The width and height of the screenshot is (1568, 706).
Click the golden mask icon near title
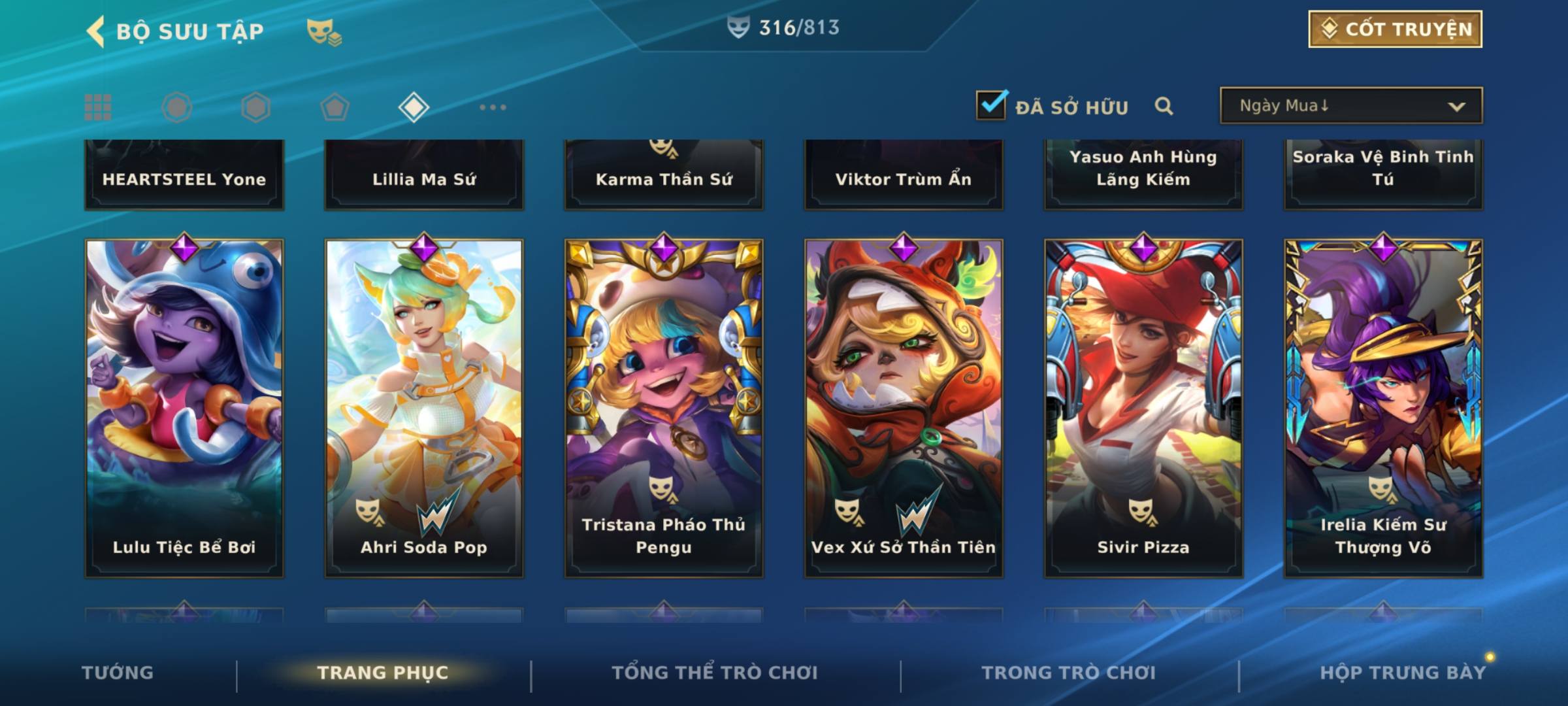[323, 31]
